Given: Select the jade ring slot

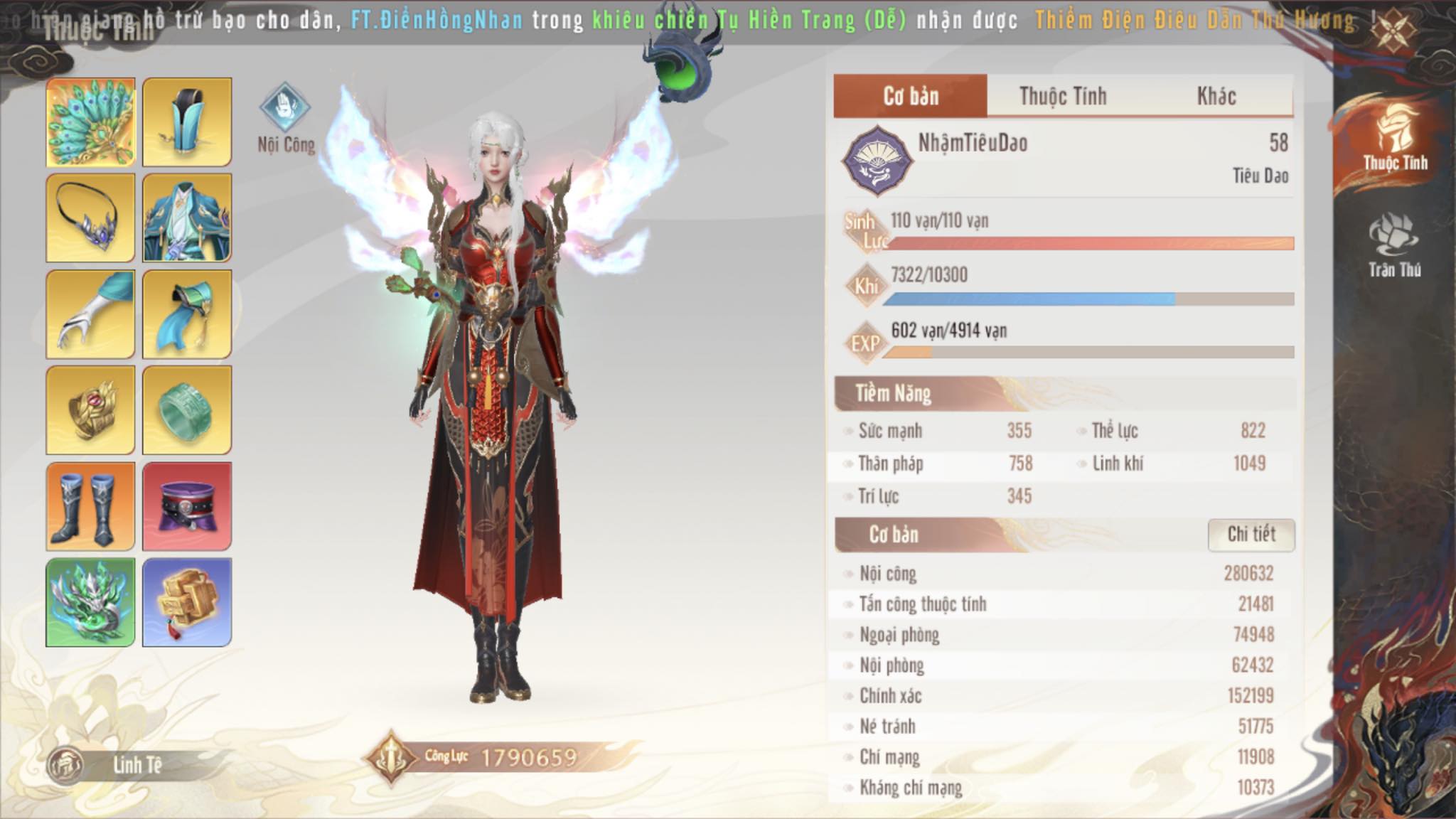Looking at the screenshot, I should click(x=187, y=410).
